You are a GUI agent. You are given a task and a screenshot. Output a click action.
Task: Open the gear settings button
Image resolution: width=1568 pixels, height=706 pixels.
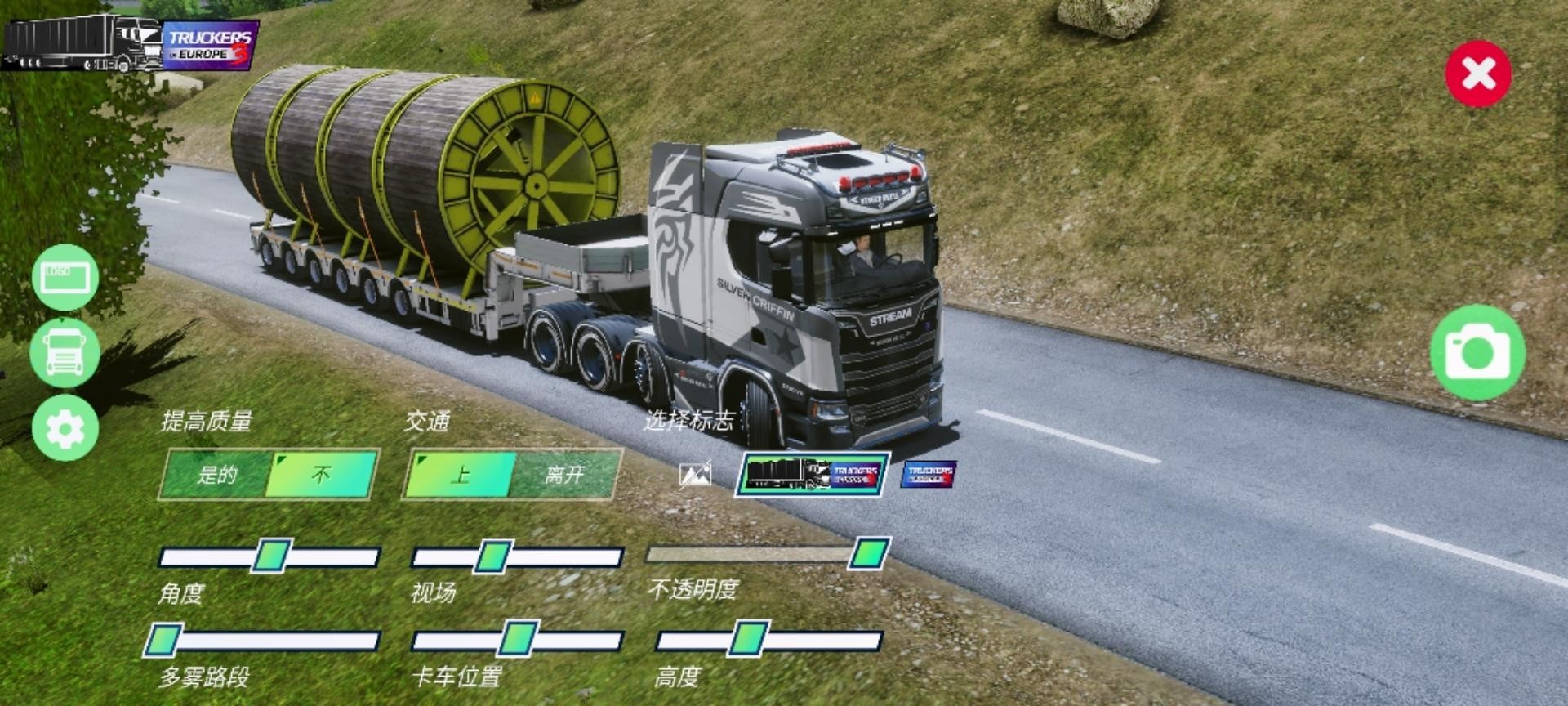pyautogui.click(x=65, y=427)
